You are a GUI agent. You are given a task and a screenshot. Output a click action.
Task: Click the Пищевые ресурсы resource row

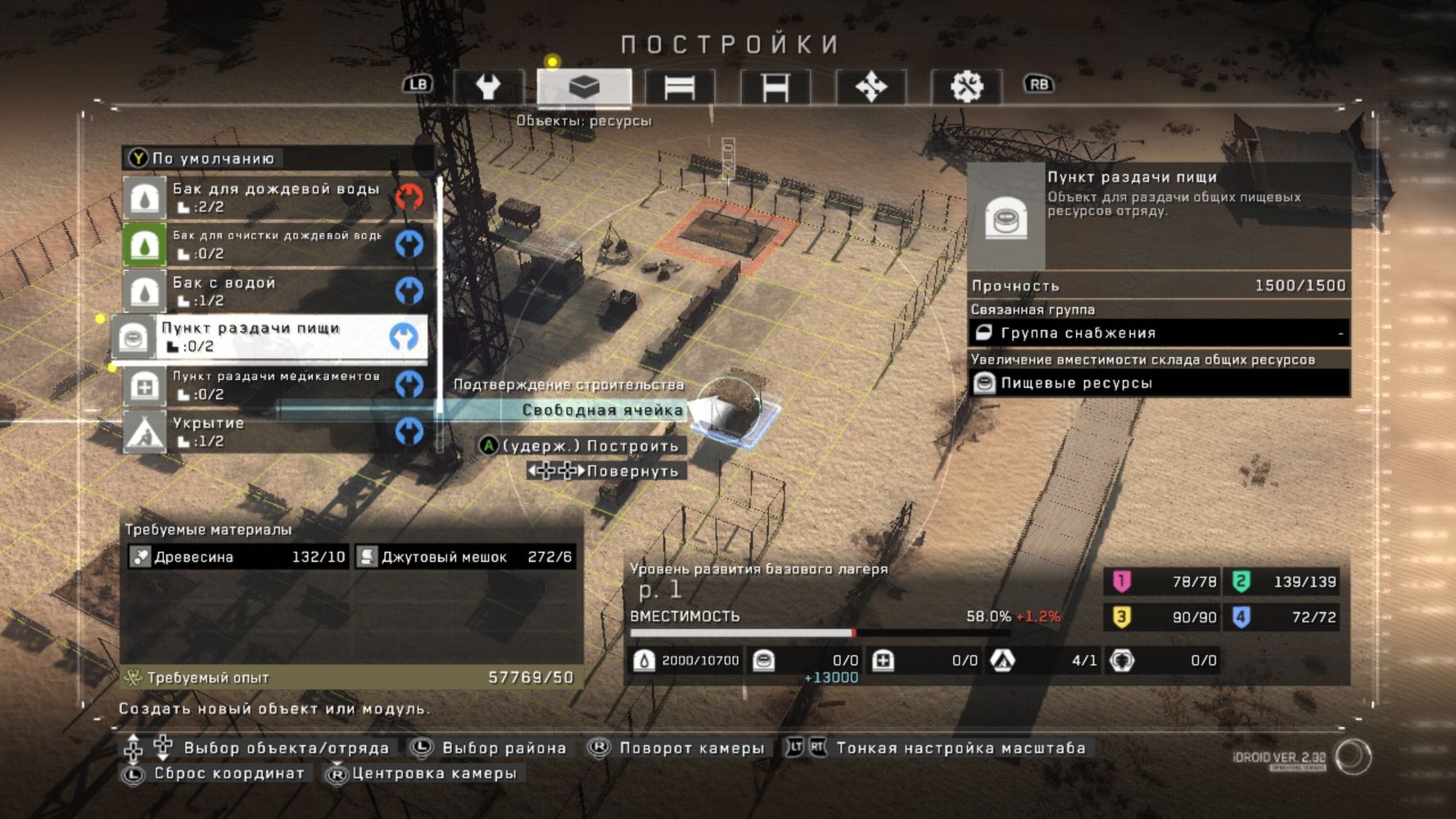point(1159,382)
